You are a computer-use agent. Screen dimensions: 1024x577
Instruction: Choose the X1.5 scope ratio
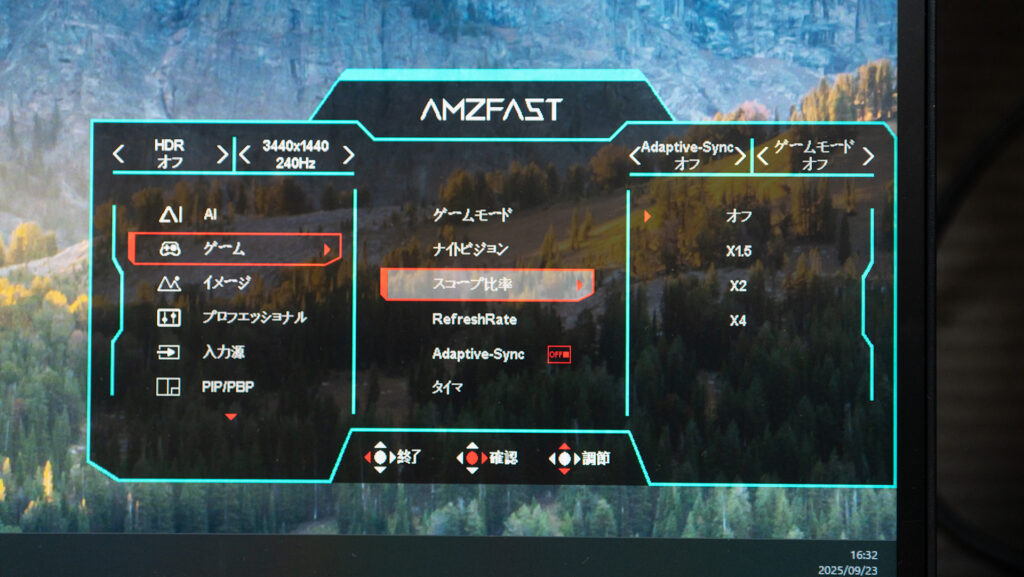click(738, 250)
